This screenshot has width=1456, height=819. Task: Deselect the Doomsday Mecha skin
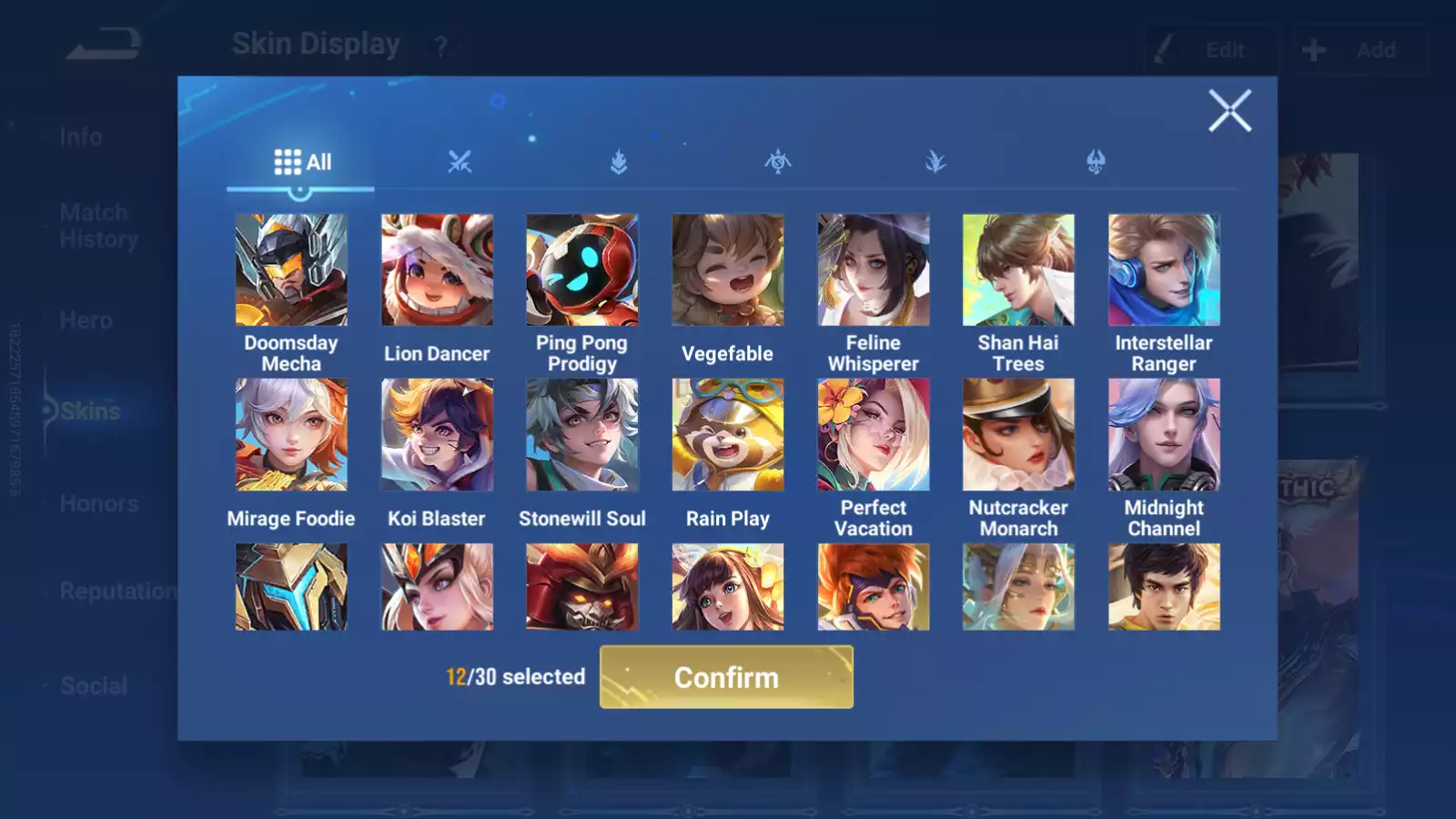(291, 269)
